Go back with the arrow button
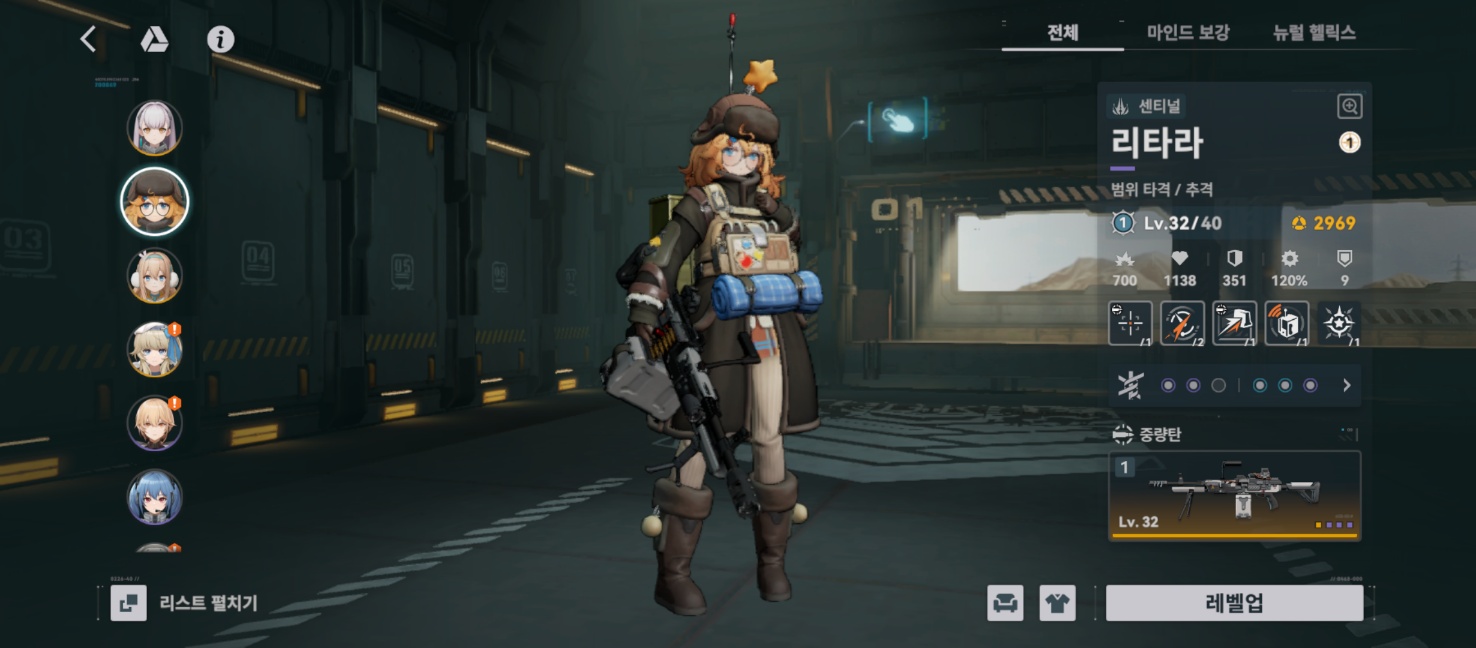The height and width of the screenshot is (648, 1476). (x=88, y=39)
